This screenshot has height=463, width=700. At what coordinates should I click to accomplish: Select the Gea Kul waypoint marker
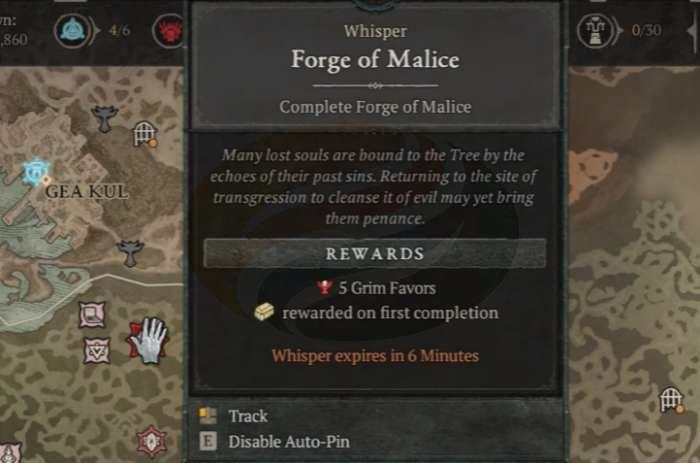coord(35,173)
